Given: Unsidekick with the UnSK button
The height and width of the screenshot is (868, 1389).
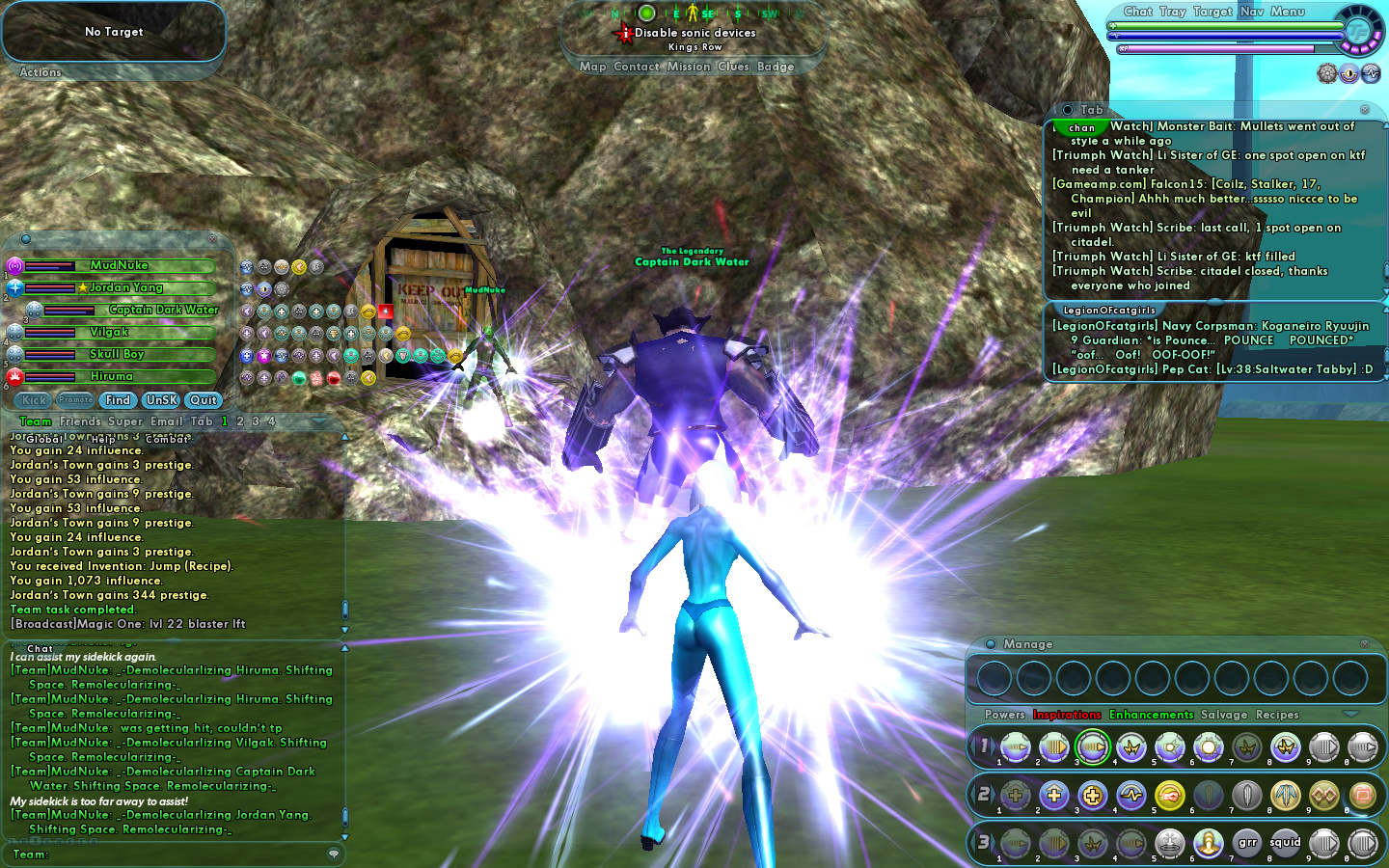Looking at the screenshot, I should pyautogui.click(x=161, y=400).
